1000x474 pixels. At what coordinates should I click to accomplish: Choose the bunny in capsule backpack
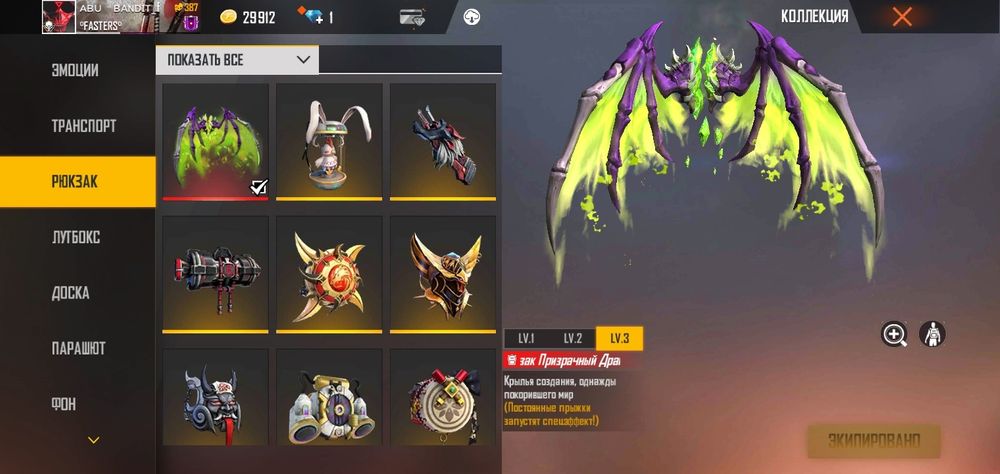(329, 140)
